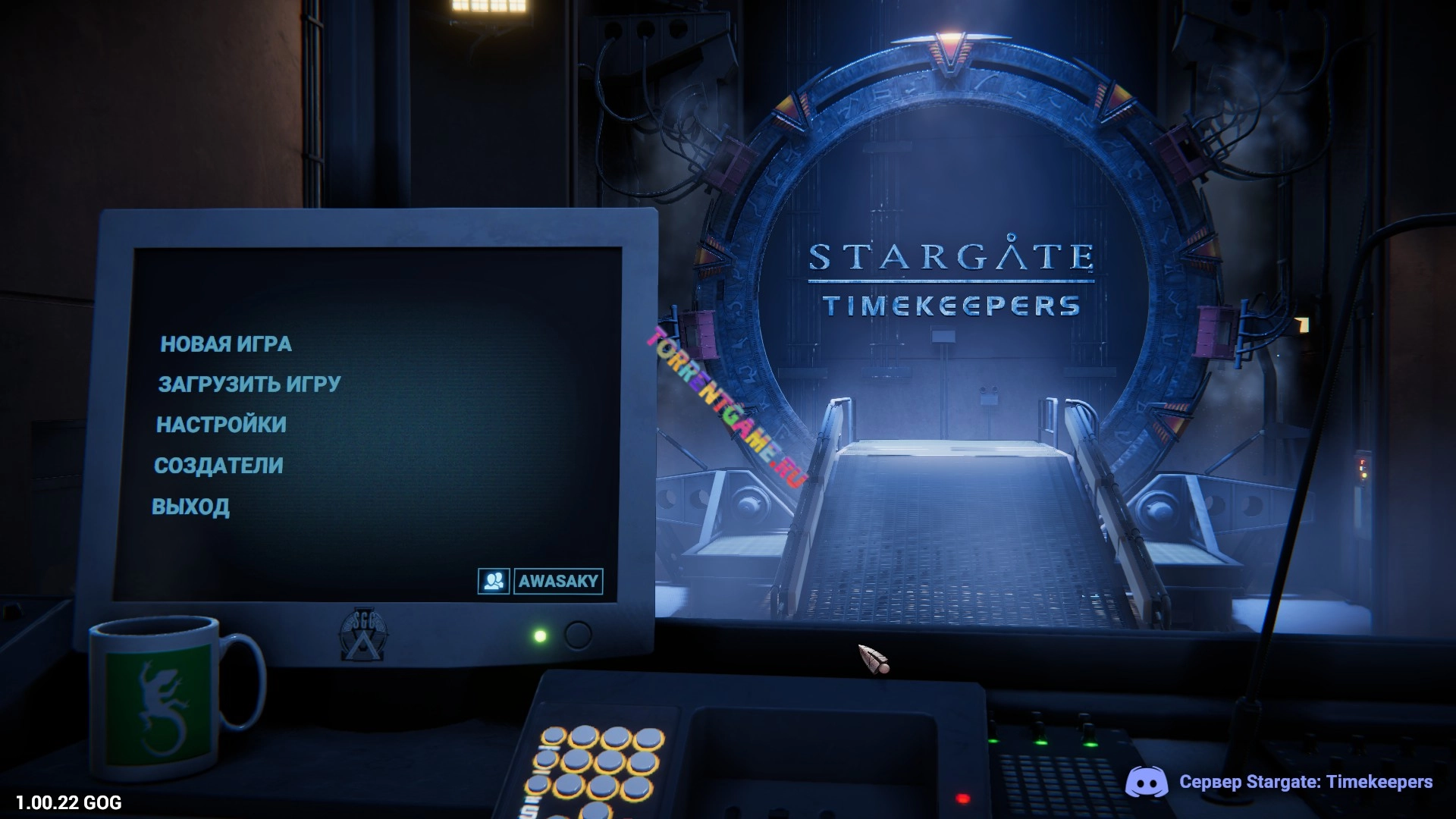Open the Загрузить игру load menu

[249, 384]
